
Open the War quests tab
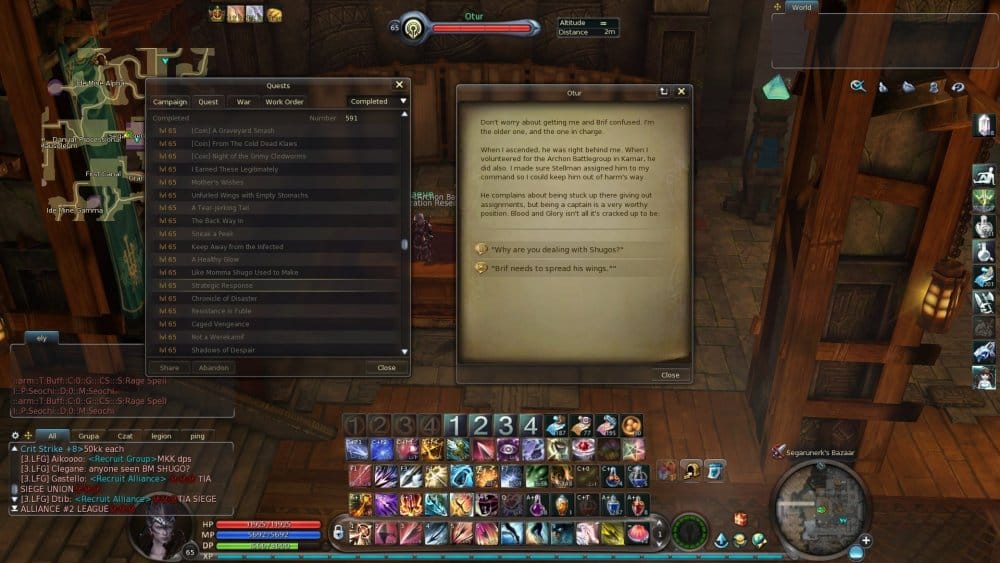[x=243, y=102]
